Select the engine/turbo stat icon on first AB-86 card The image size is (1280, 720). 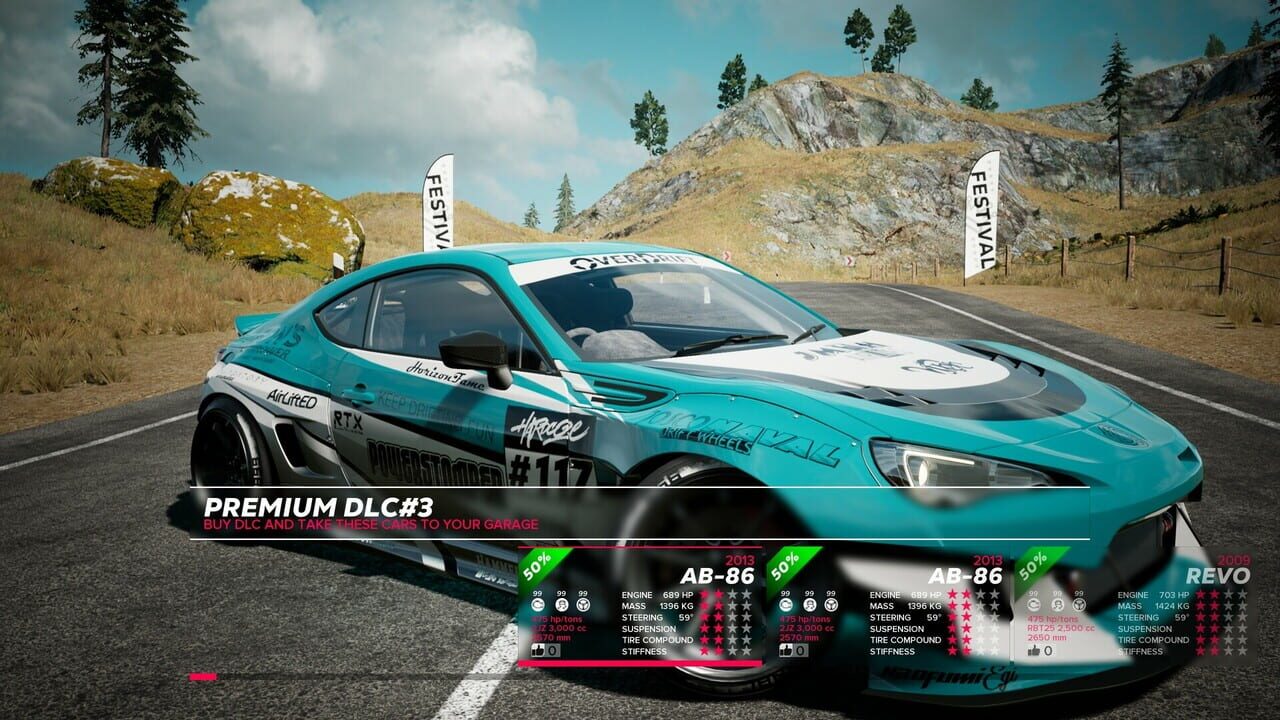click(x=539, y=605)
